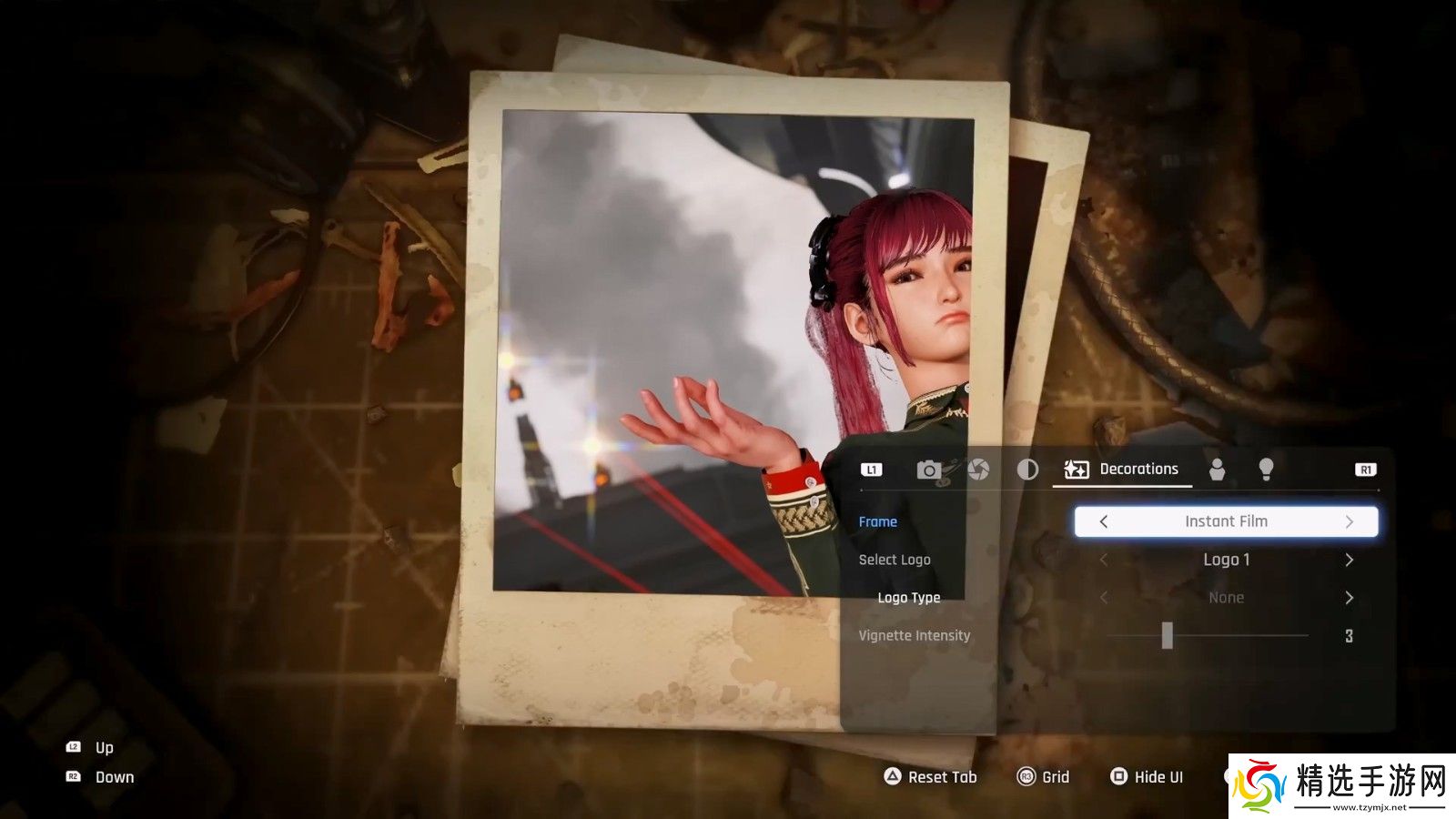Select the Vignette Intensity row

(915, 635)
